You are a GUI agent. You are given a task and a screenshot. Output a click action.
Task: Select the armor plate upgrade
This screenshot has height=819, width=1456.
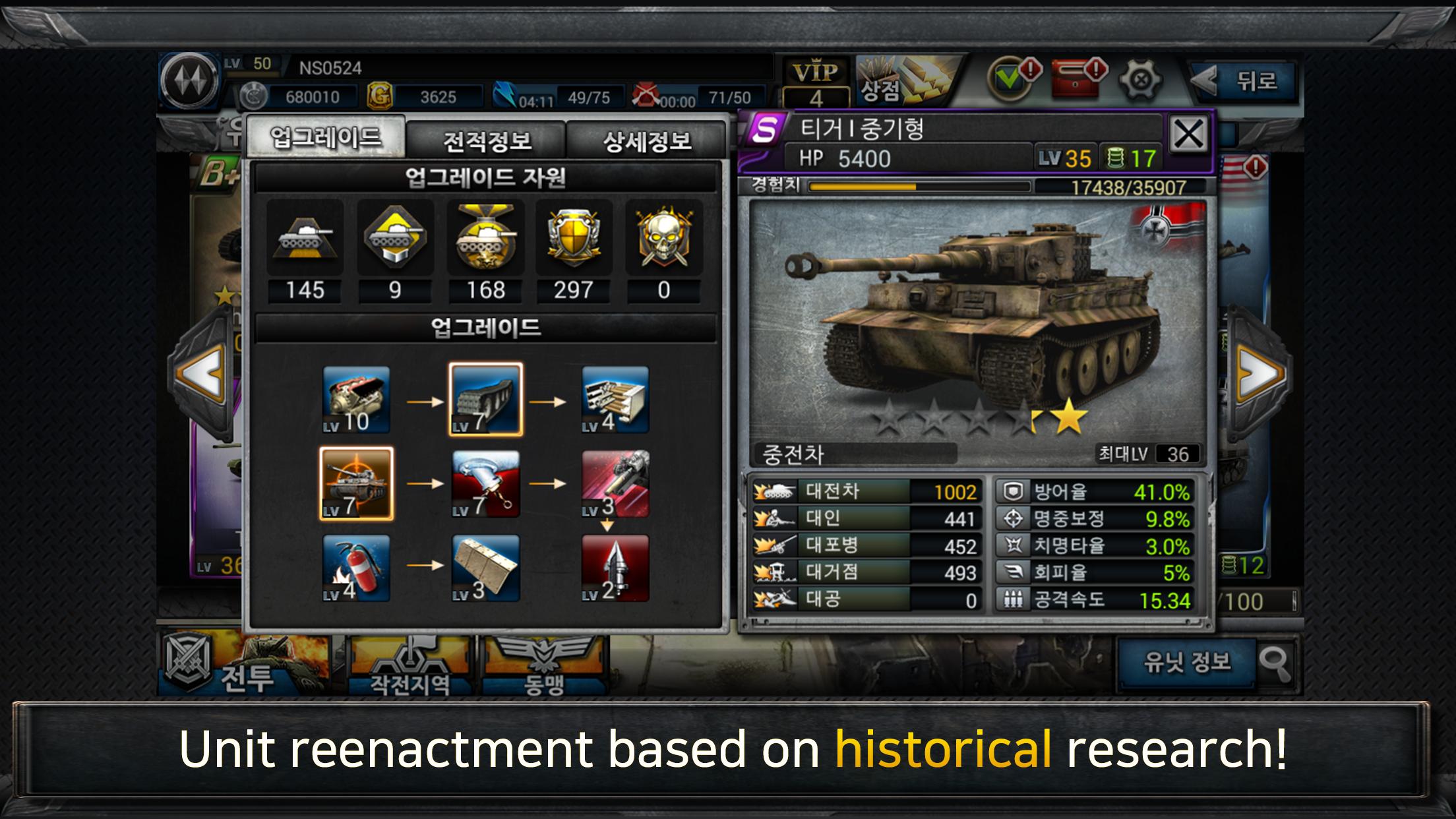[486, 568]
